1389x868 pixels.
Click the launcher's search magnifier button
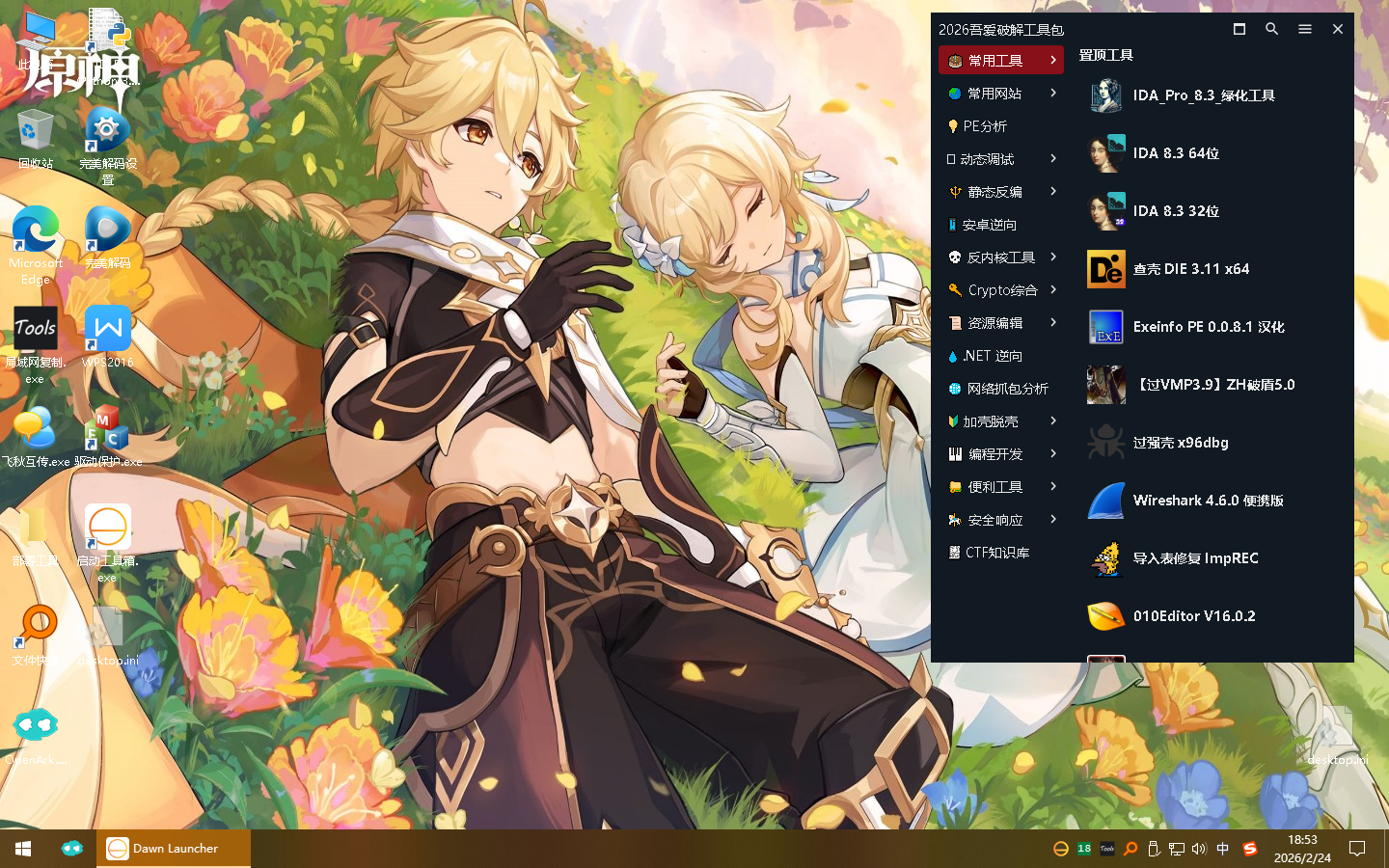coord(1271,29)
